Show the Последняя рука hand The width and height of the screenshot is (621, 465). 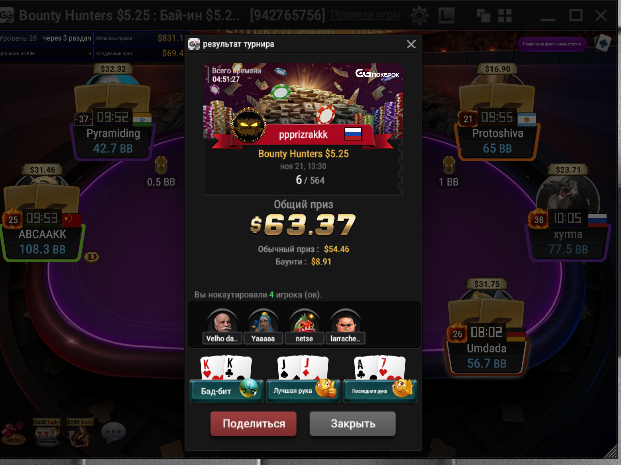tap(379, 389)
